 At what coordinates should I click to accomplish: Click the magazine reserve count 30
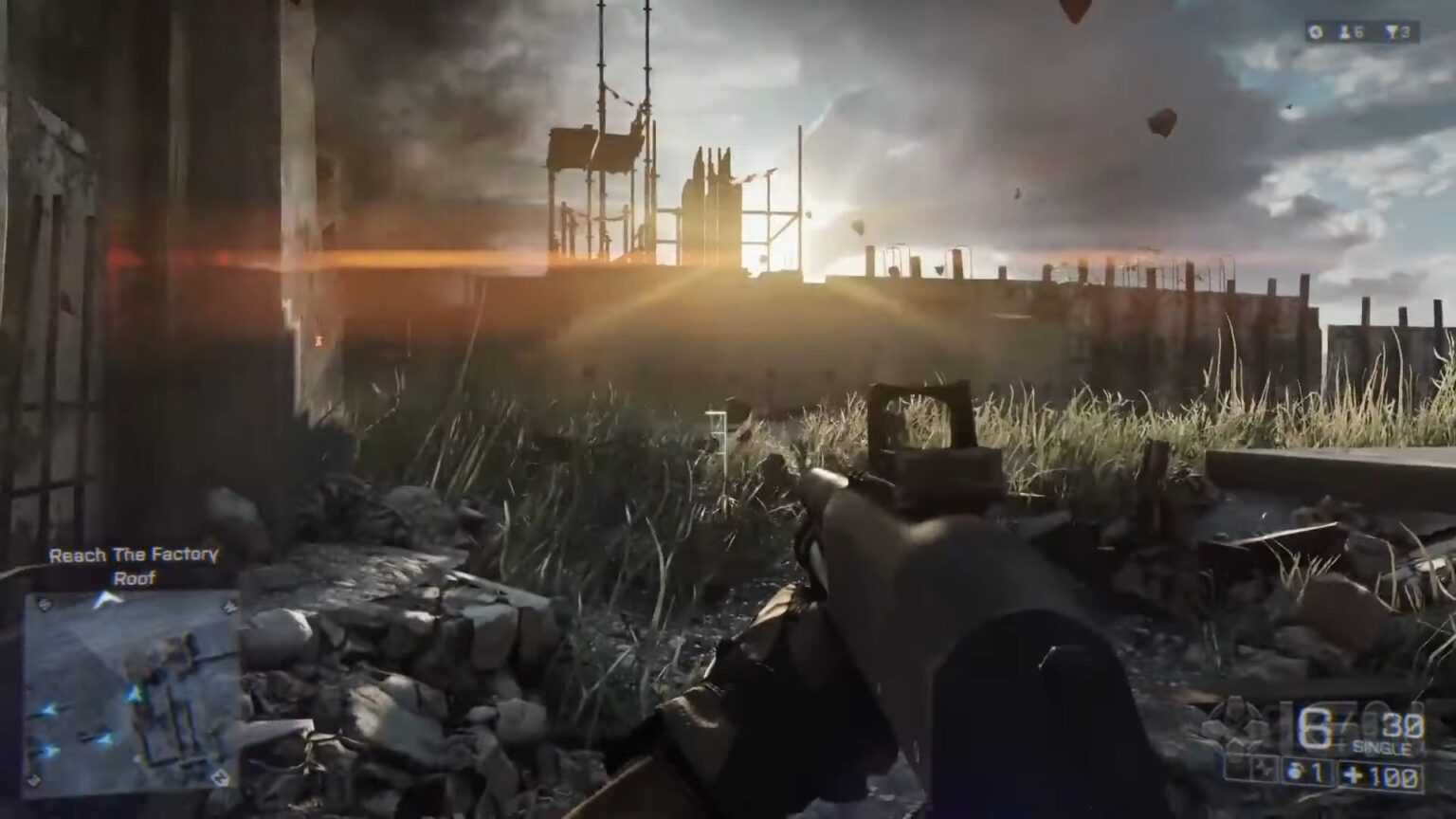1400,726
